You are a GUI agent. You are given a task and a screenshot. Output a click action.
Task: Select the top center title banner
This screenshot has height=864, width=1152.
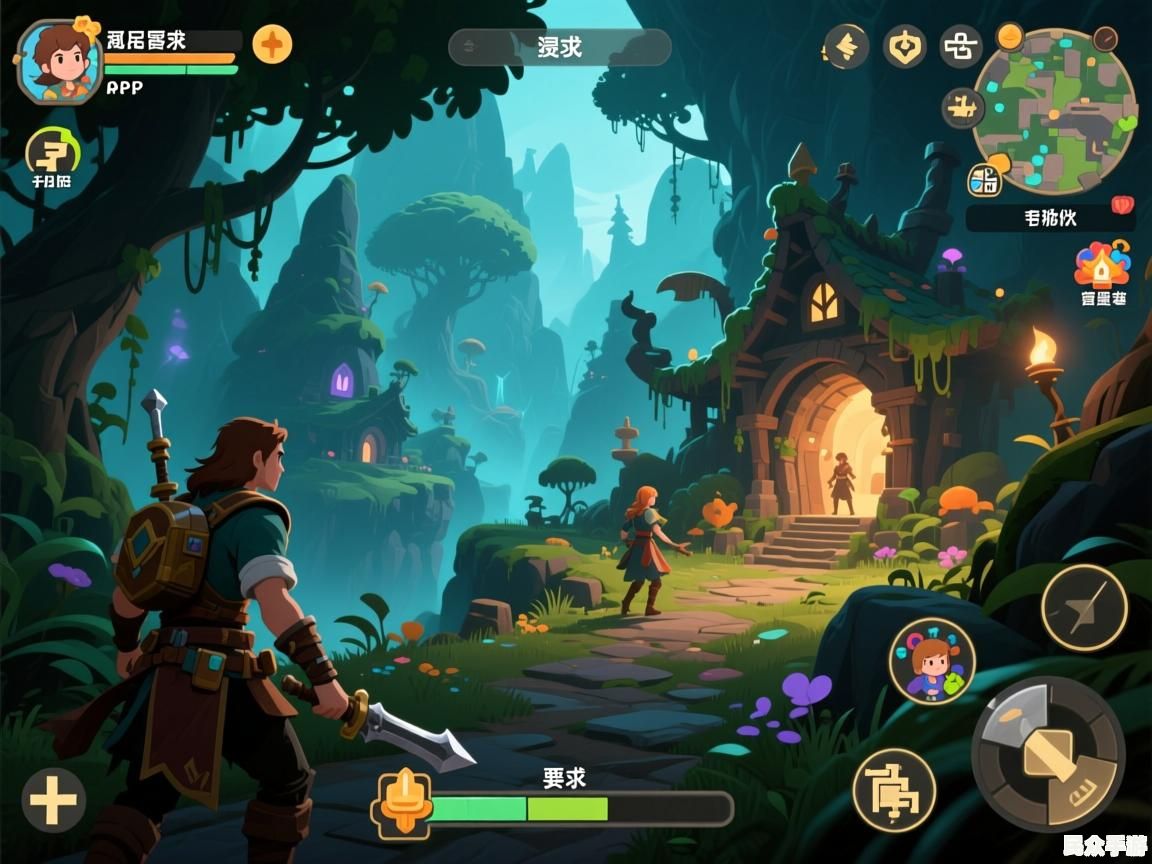pyautogui.click(x=559, y=47)
